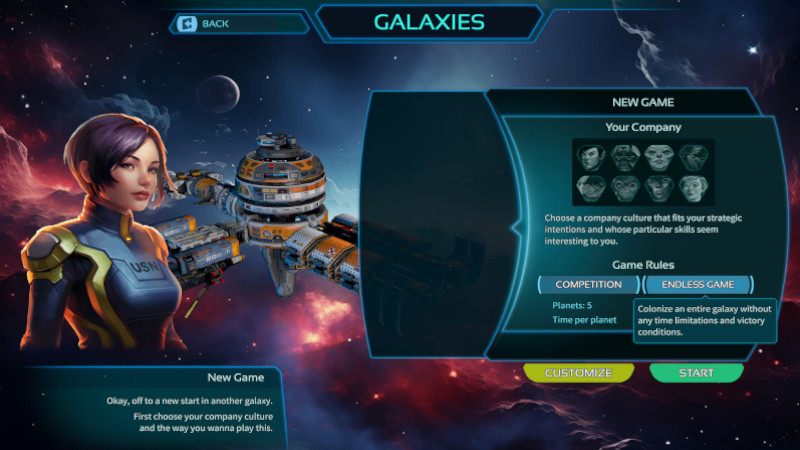Select the Competition game rule
800x450 pixels.
tap(588, 284)
